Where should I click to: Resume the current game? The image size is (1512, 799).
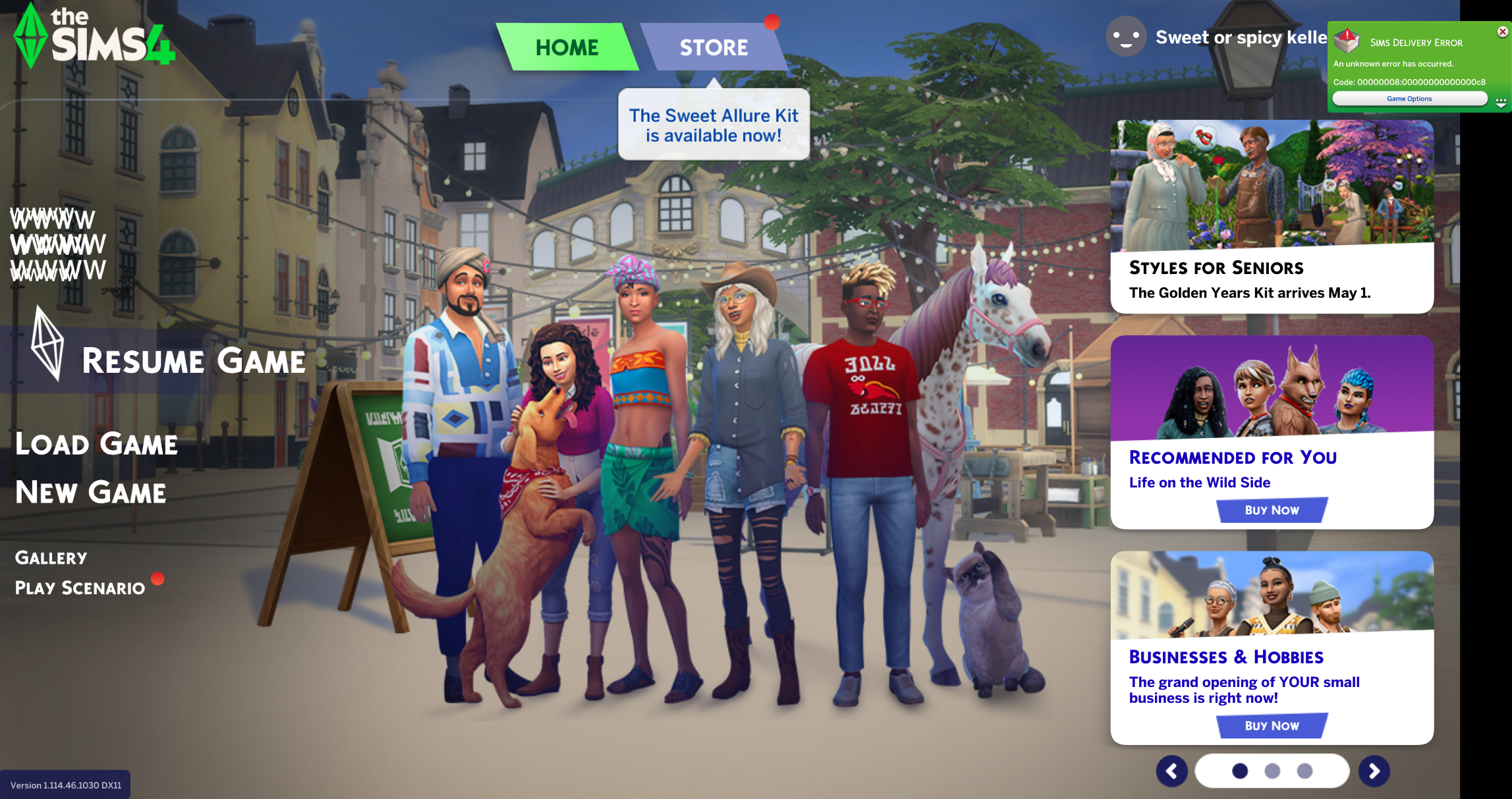[193, 361]
